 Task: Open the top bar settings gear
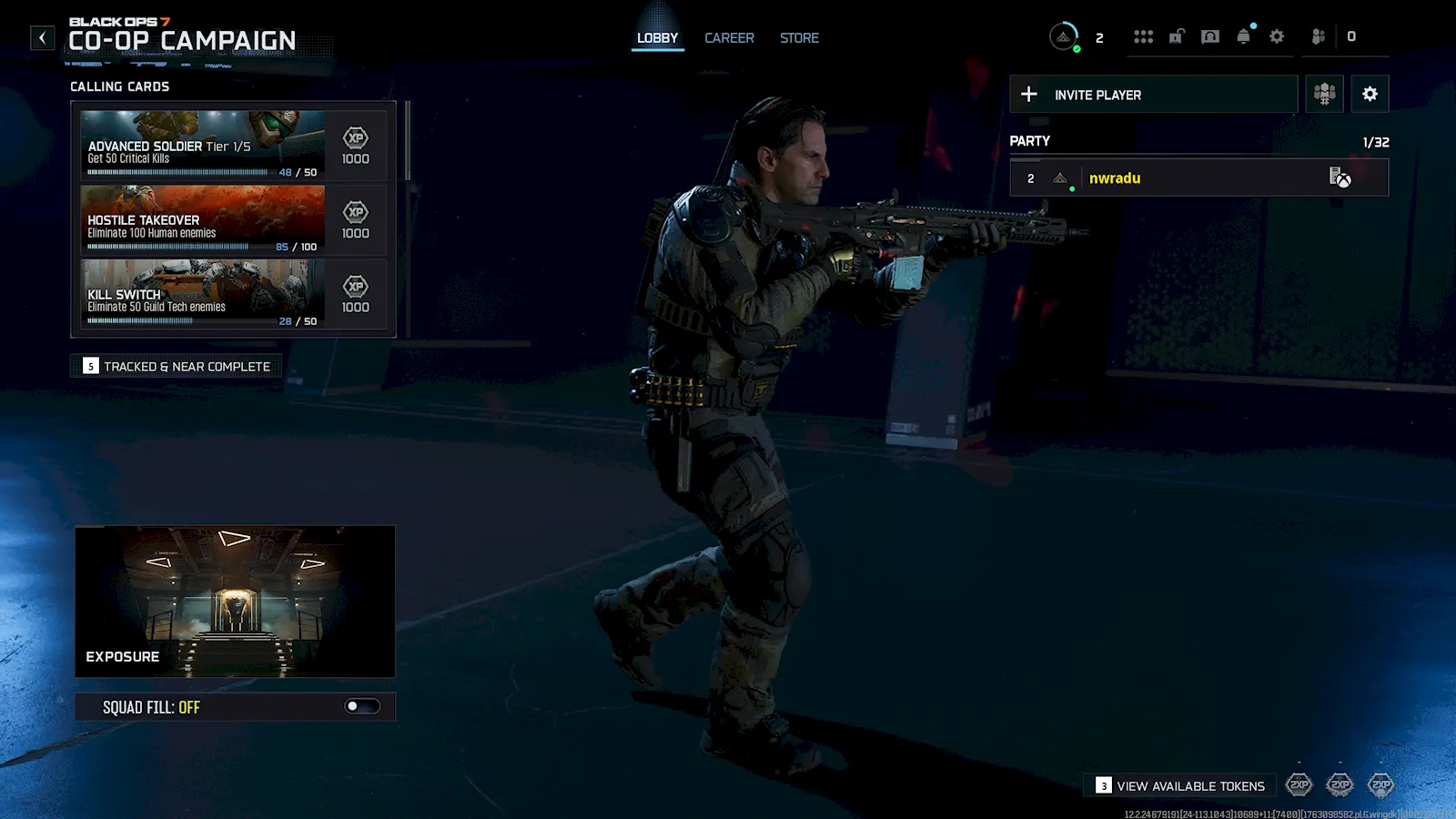pos(1277,37)
